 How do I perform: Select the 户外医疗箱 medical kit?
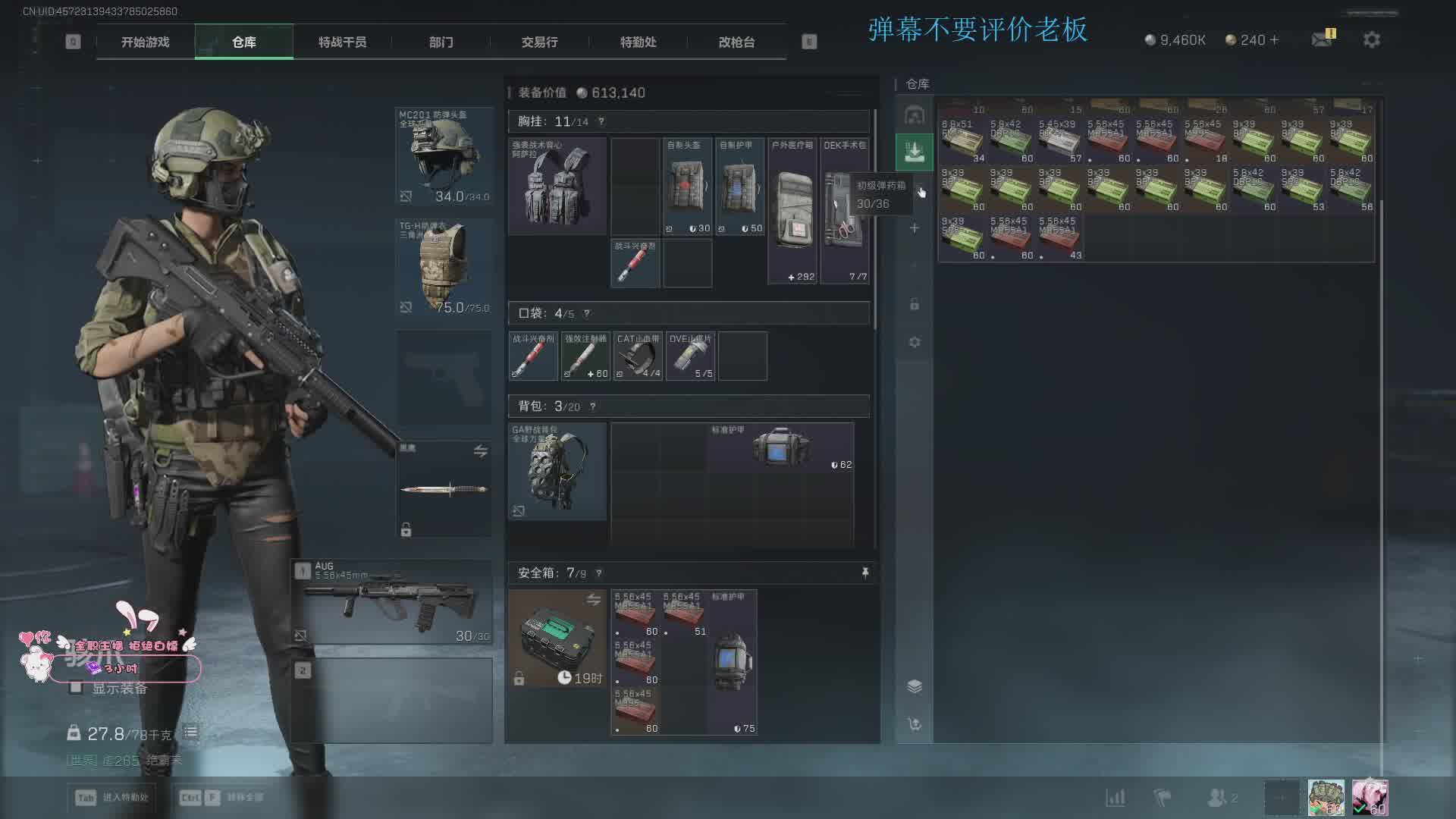pyautogui.click(x=792, y=211)
